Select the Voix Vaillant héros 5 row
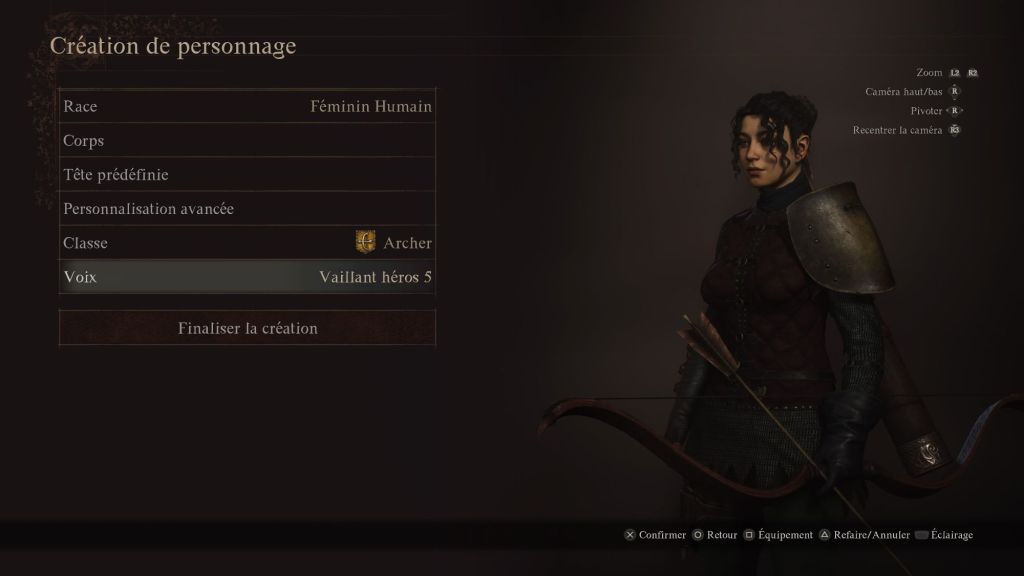Image resolution: width=1024 pixels, height=576 pixels. point(247,277)
